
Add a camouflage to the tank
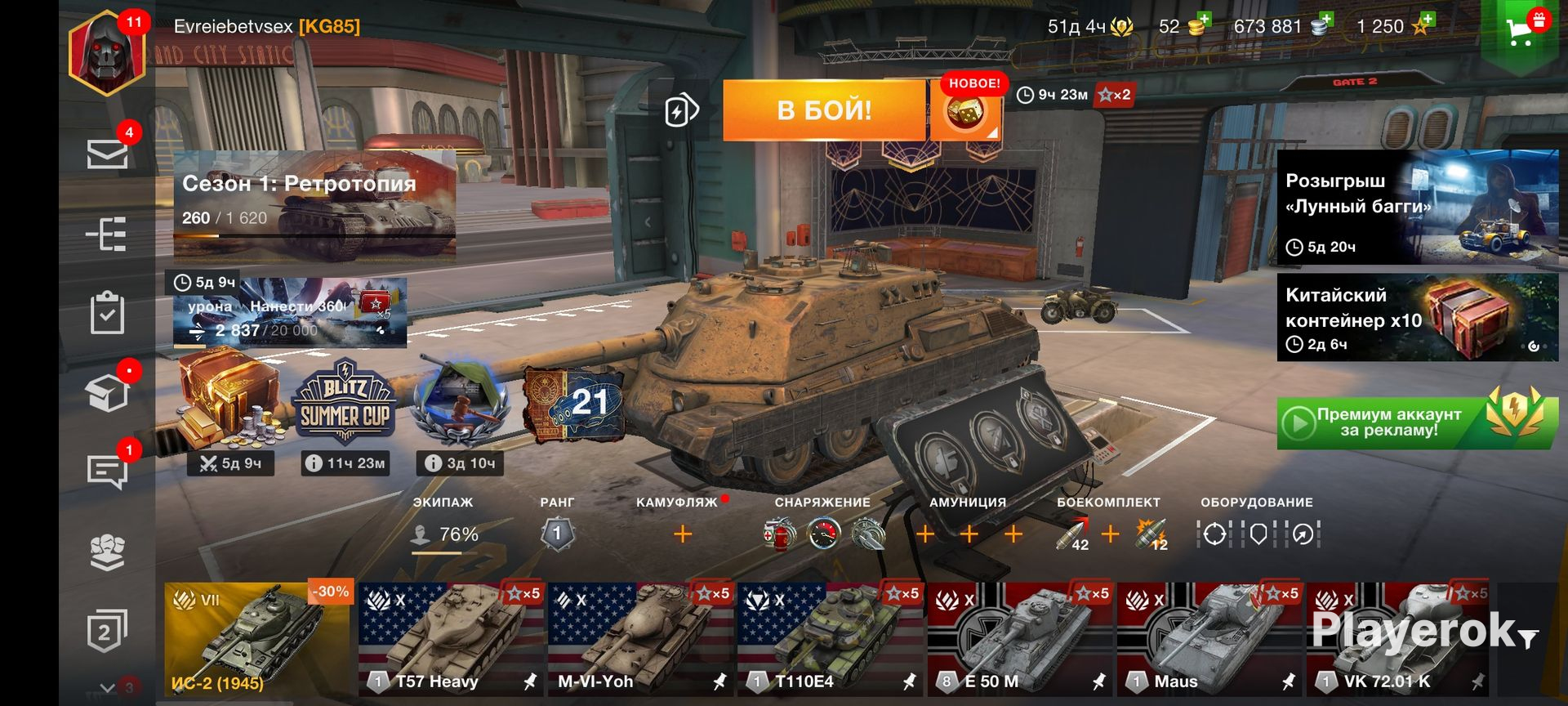click(683, 534)
